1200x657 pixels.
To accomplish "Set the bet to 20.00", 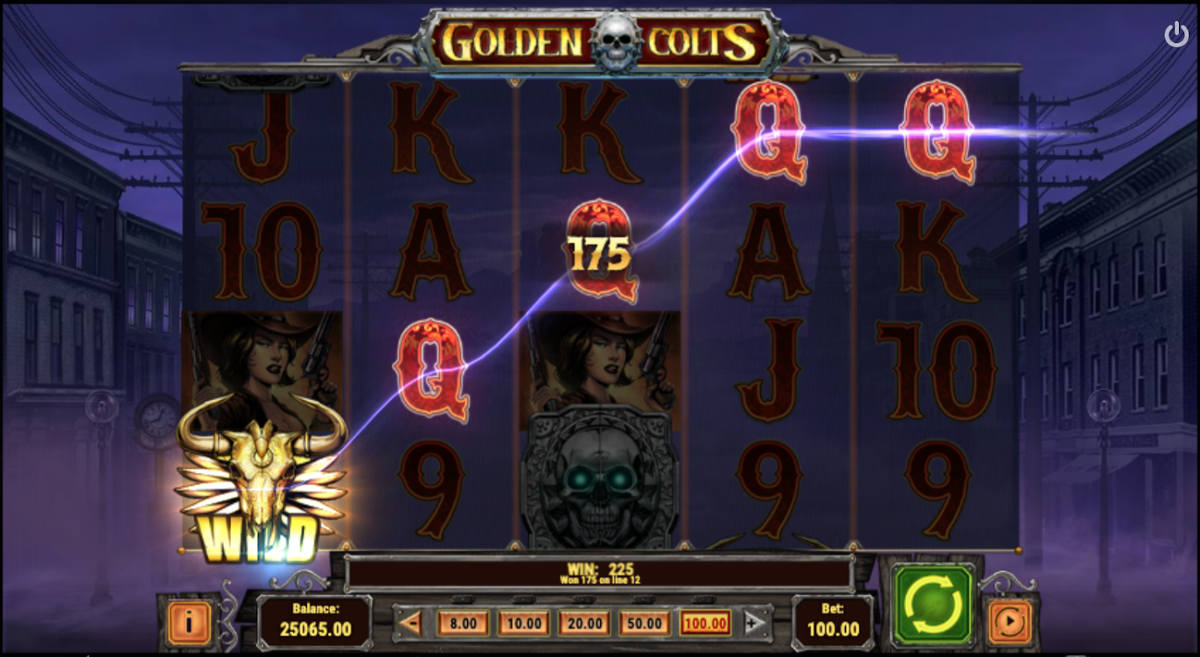I will [x=583, y=624].
